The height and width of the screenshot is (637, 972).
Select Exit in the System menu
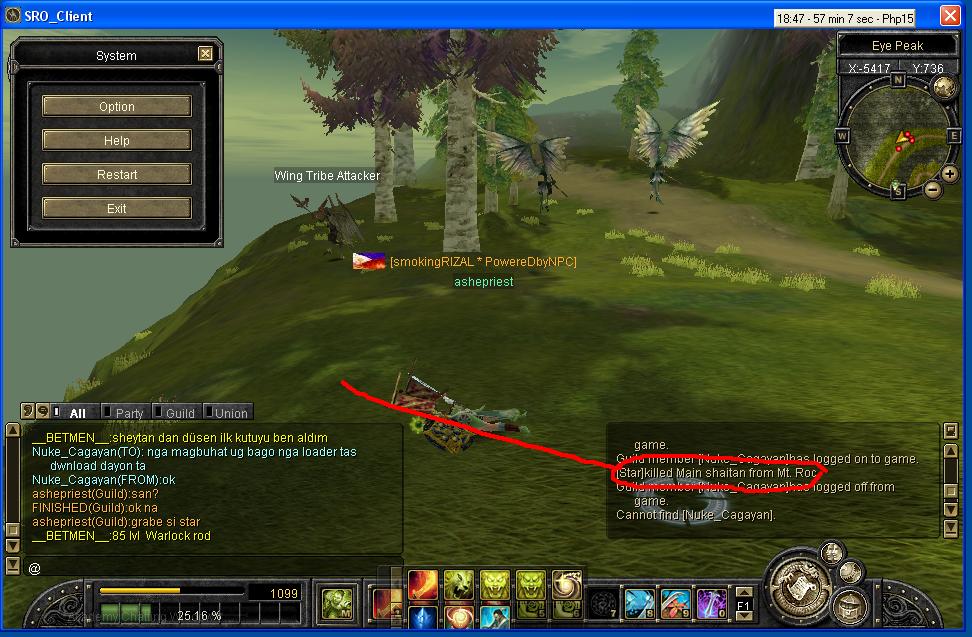(116, 208)
